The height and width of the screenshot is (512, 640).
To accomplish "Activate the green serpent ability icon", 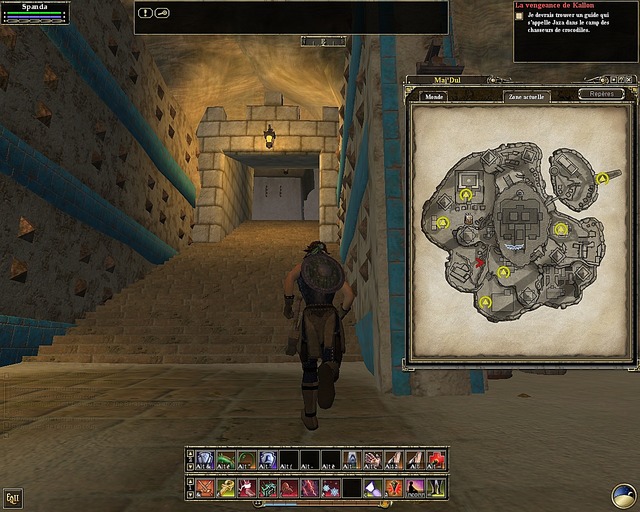I will 225,459.
